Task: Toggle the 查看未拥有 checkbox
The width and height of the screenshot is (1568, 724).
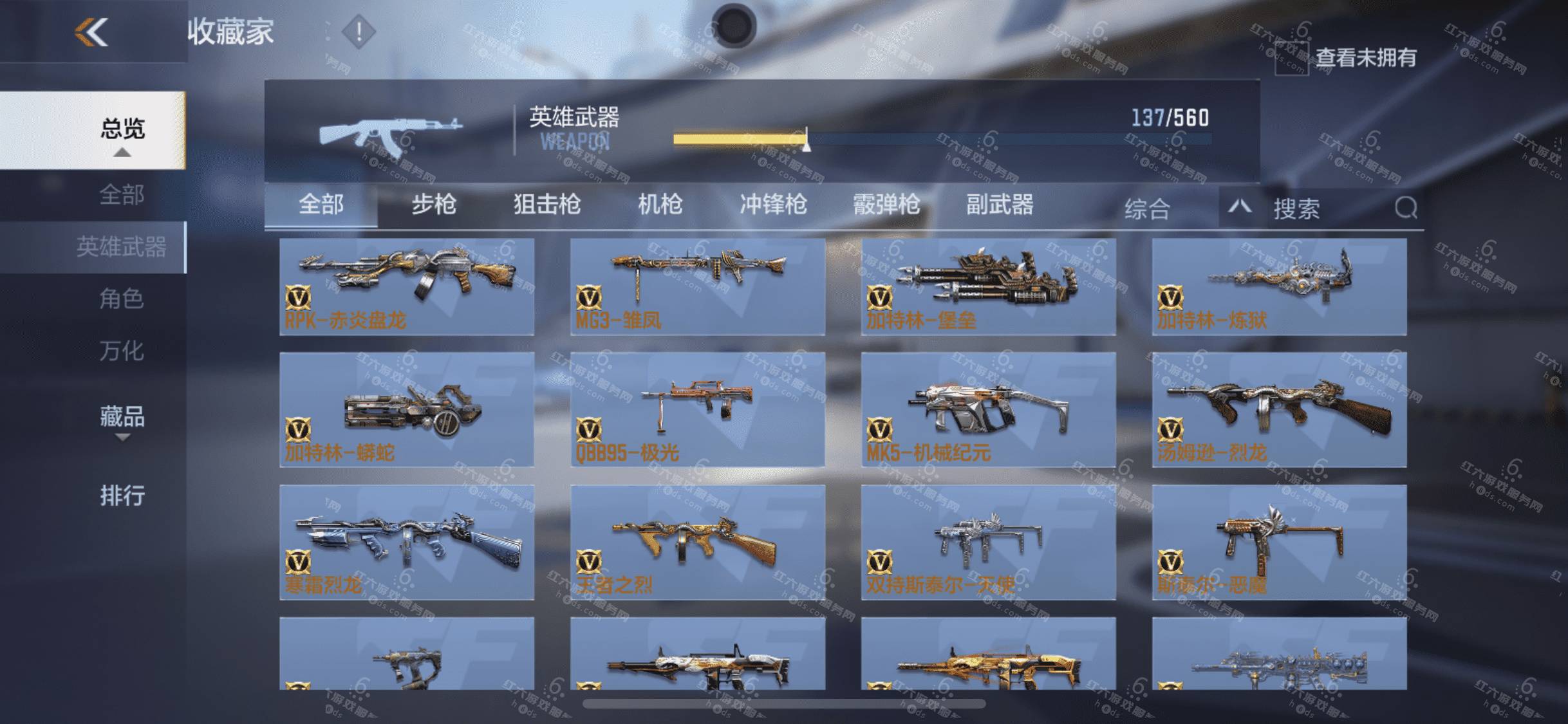Action: (1291, 59)
